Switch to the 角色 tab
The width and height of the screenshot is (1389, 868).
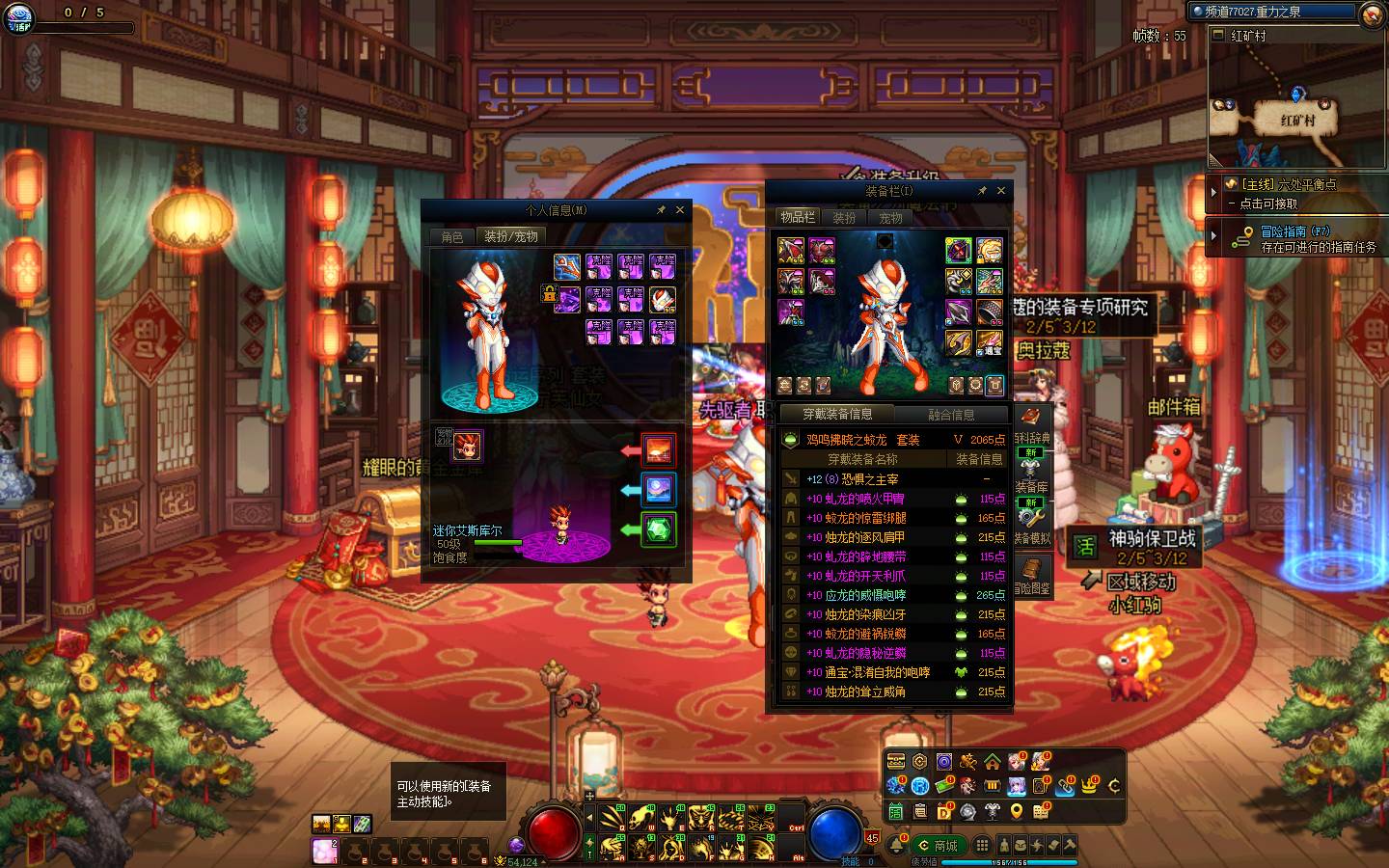click(x=452, y=237)
